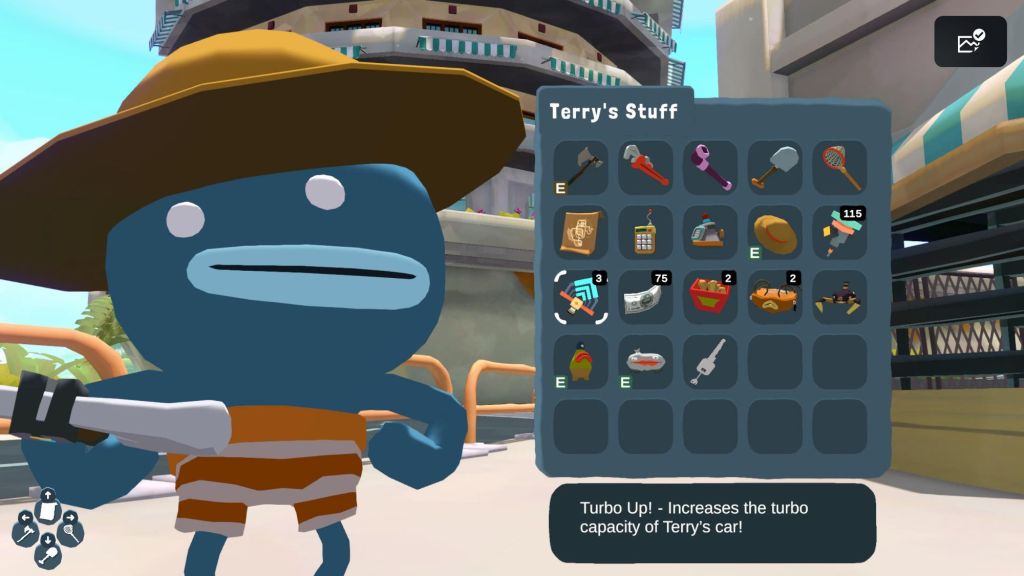The image size is (1024, 576).
Task: Select the calculator phone item
Action: [646, 232]
